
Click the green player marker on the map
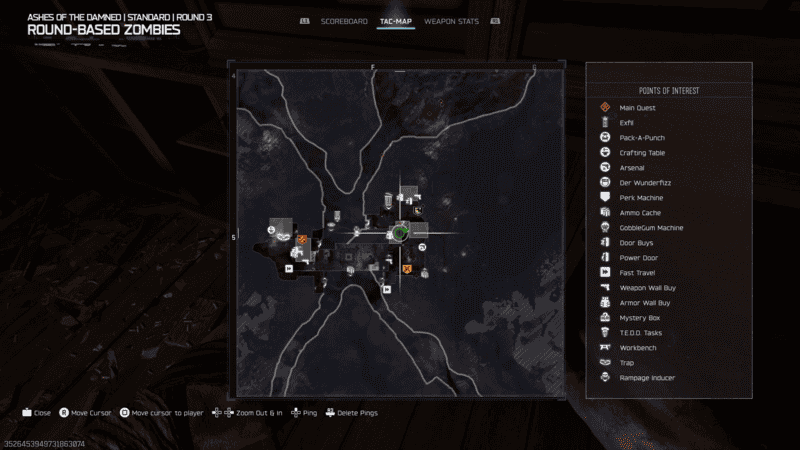pos(400,232)
